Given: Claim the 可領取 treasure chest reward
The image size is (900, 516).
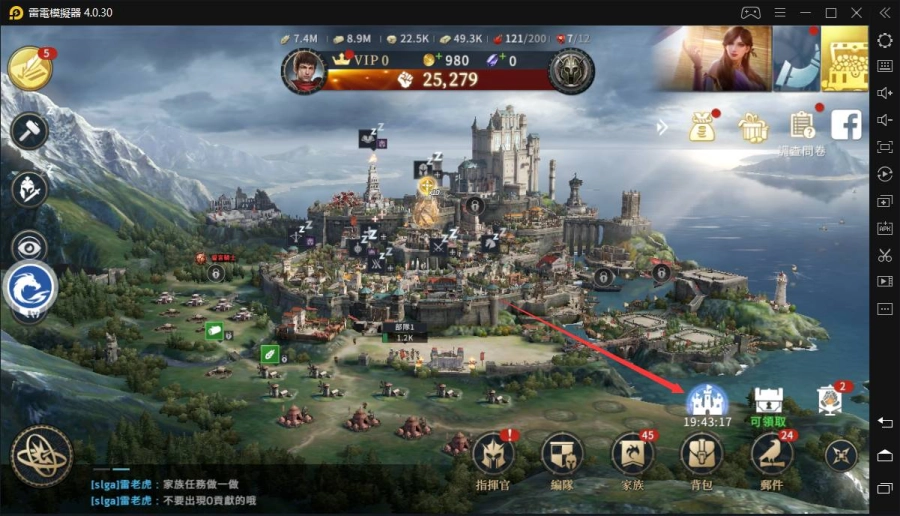Looking at the screenshot, I should coord(768,401).
